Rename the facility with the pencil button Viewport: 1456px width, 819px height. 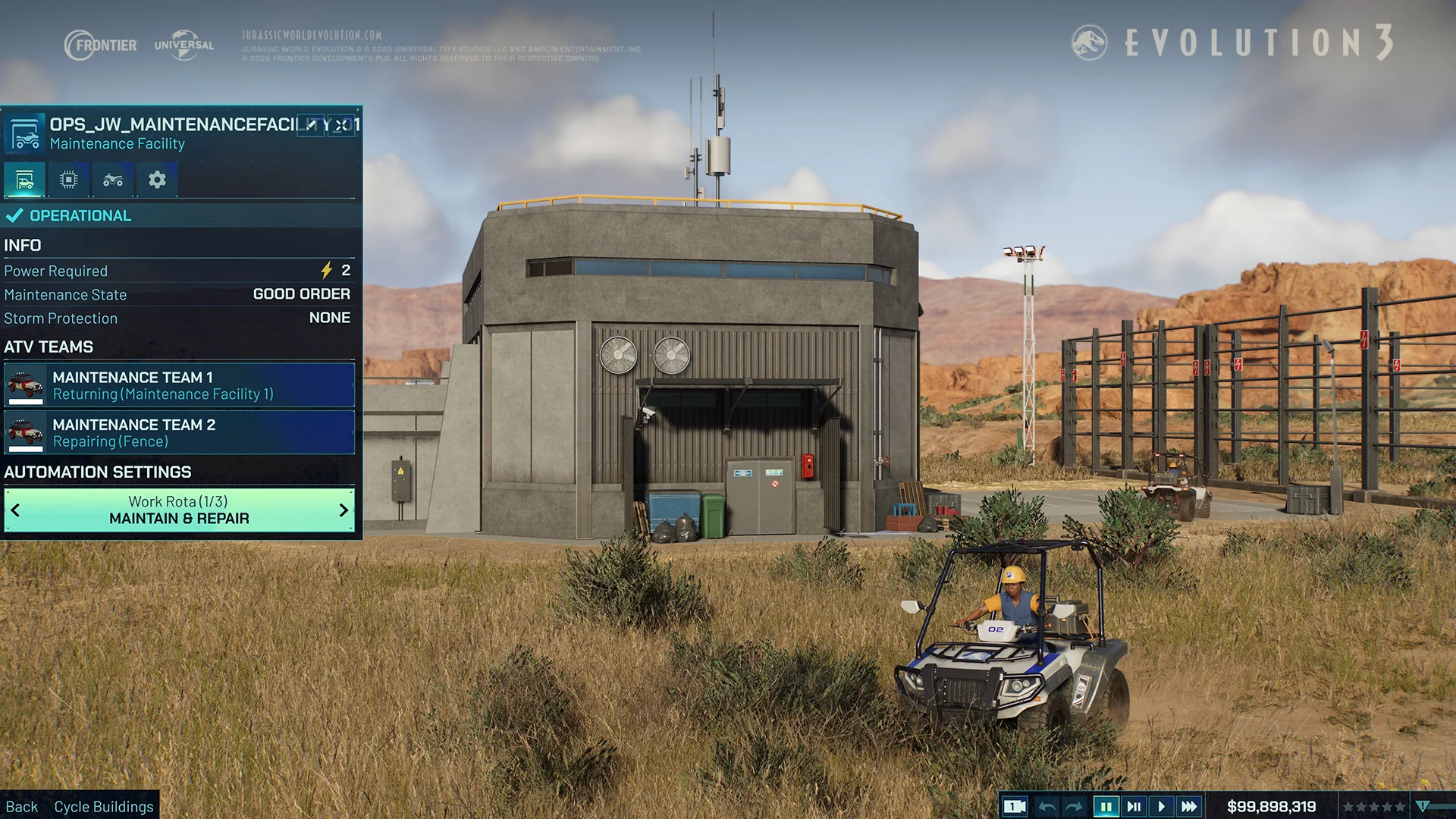pos(311,125)
